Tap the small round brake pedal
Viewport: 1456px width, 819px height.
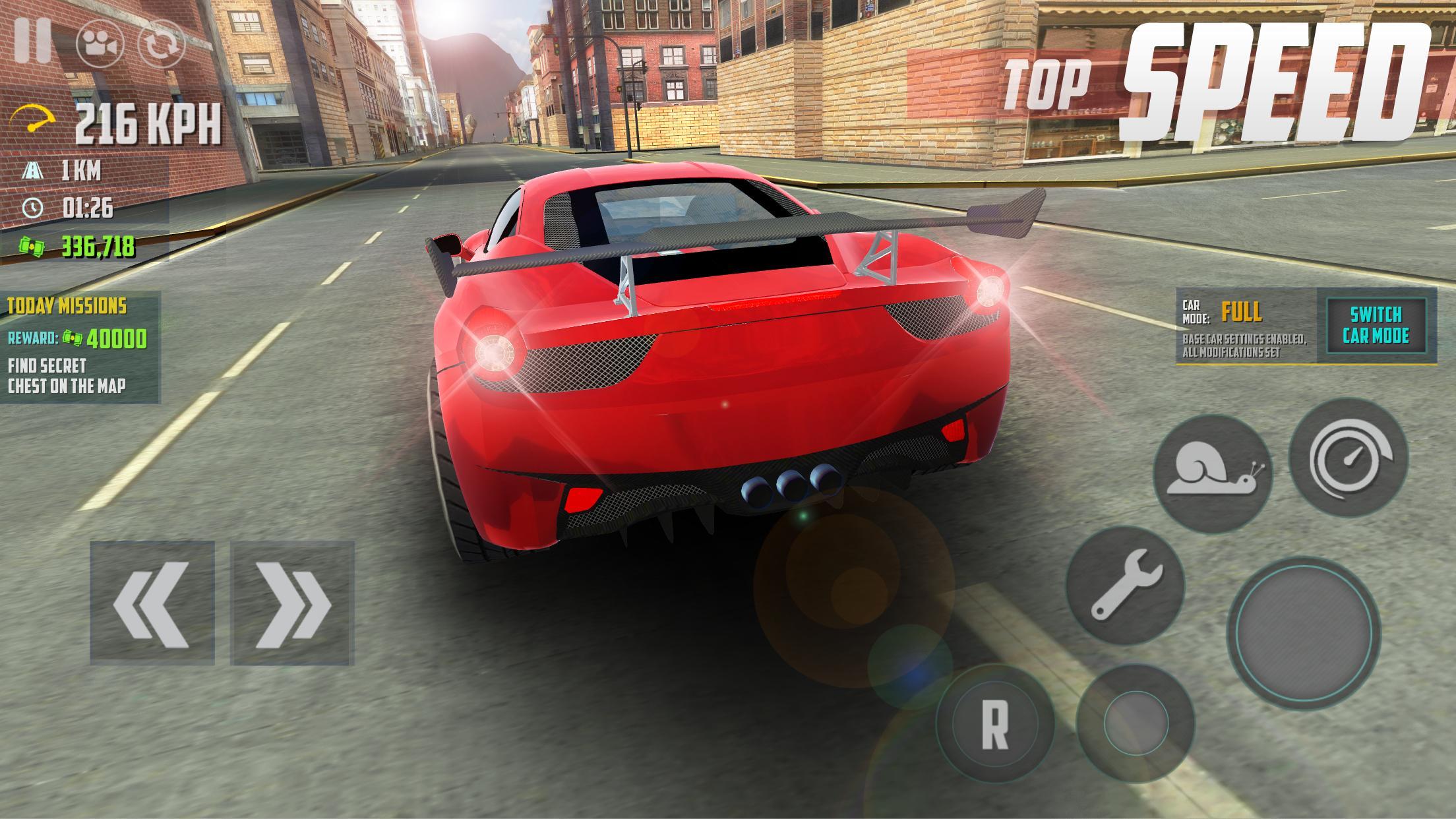[x=1135, y=723]
